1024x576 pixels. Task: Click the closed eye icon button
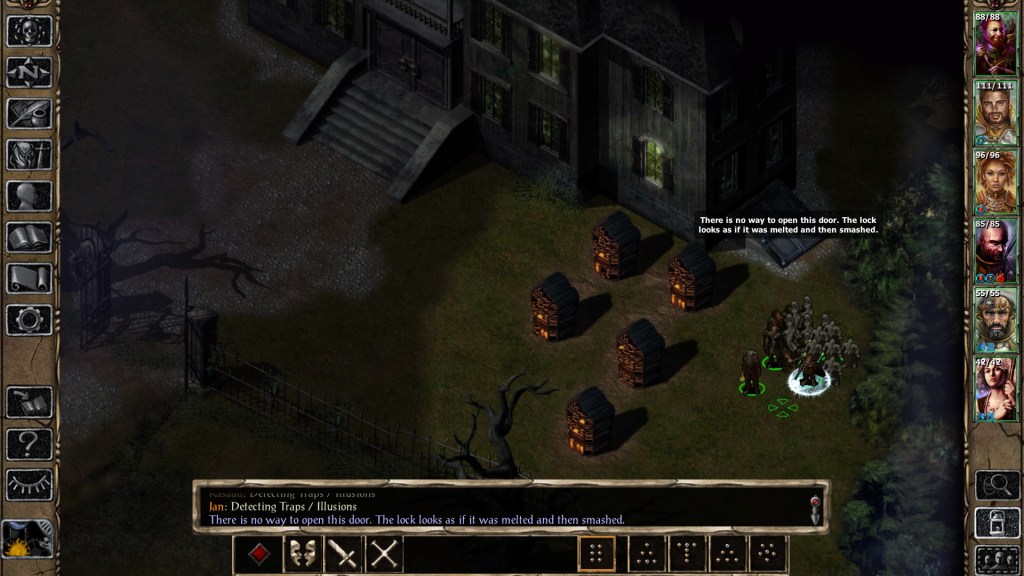coord(29,484)
